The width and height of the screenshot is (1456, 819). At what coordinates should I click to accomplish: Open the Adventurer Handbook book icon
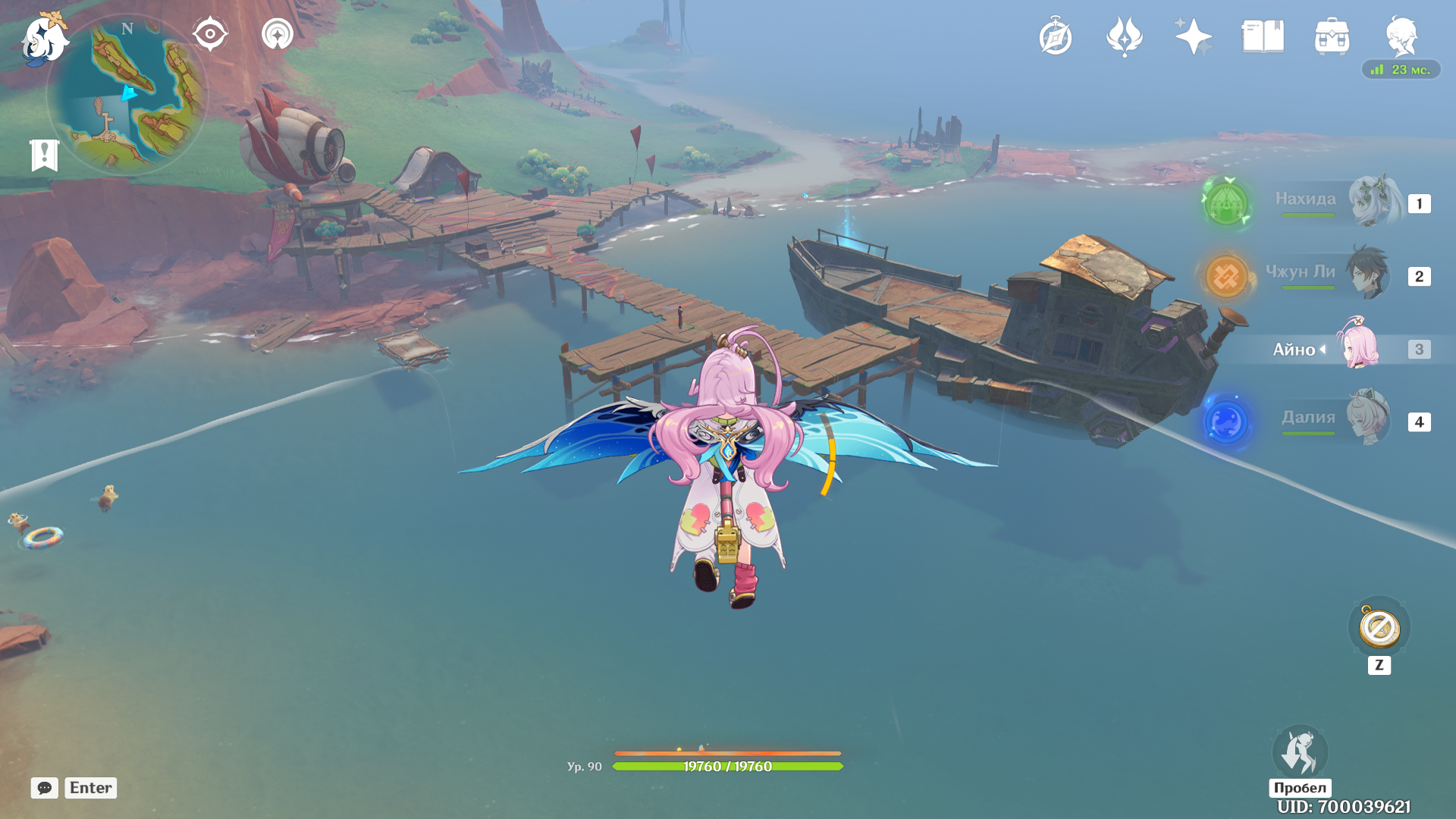(x=1263, y=37)
